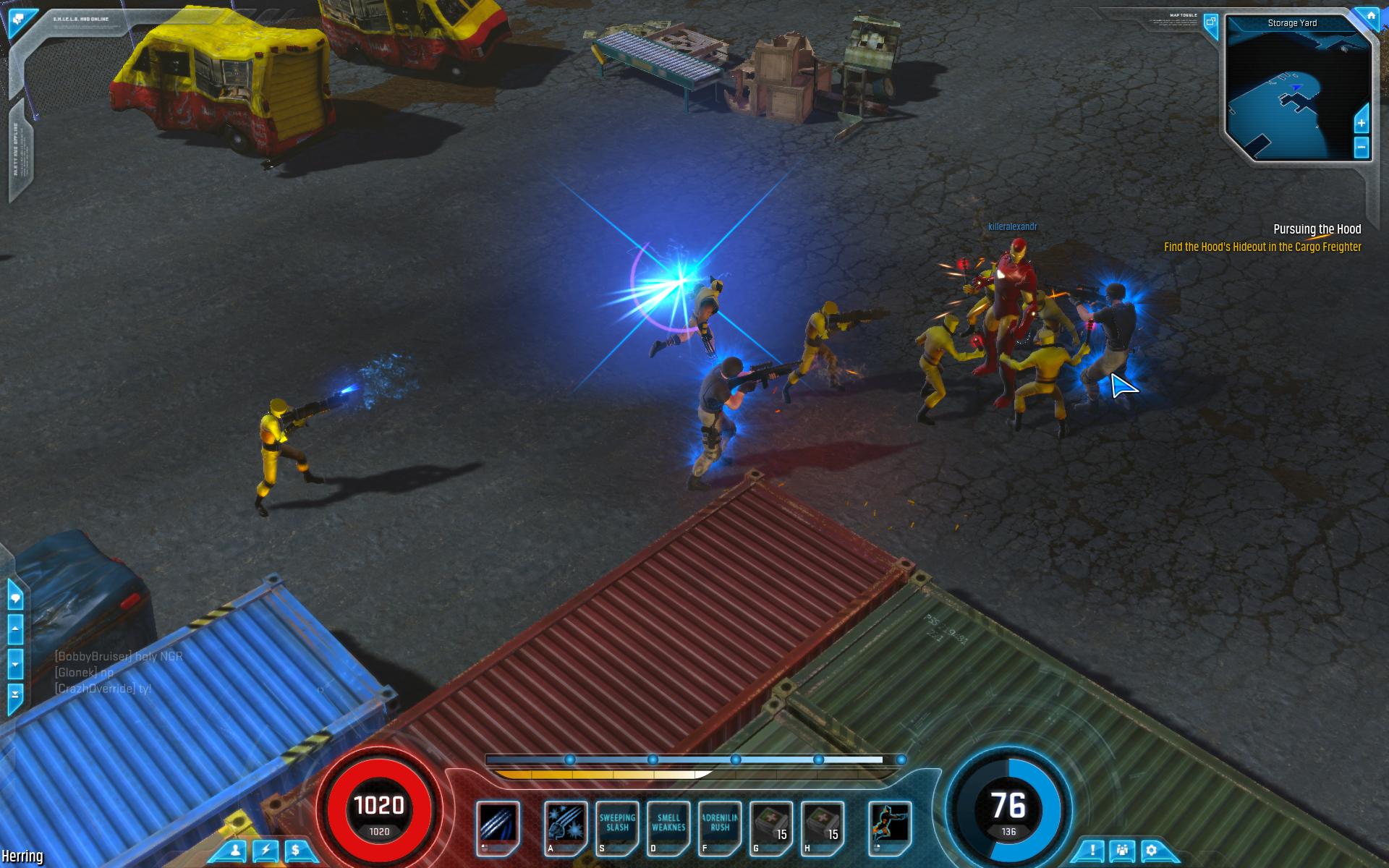Open the lightning bolt powers panel
Image resolution: width=1389 pixels, height=868 pixels.
[266, 851]
